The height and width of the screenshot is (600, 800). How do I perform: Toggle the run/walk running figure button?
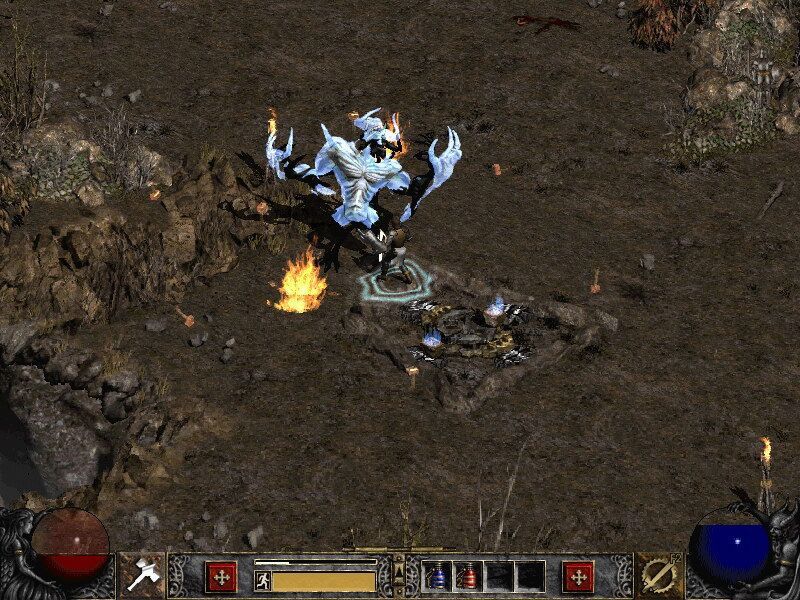pos(262,579)
